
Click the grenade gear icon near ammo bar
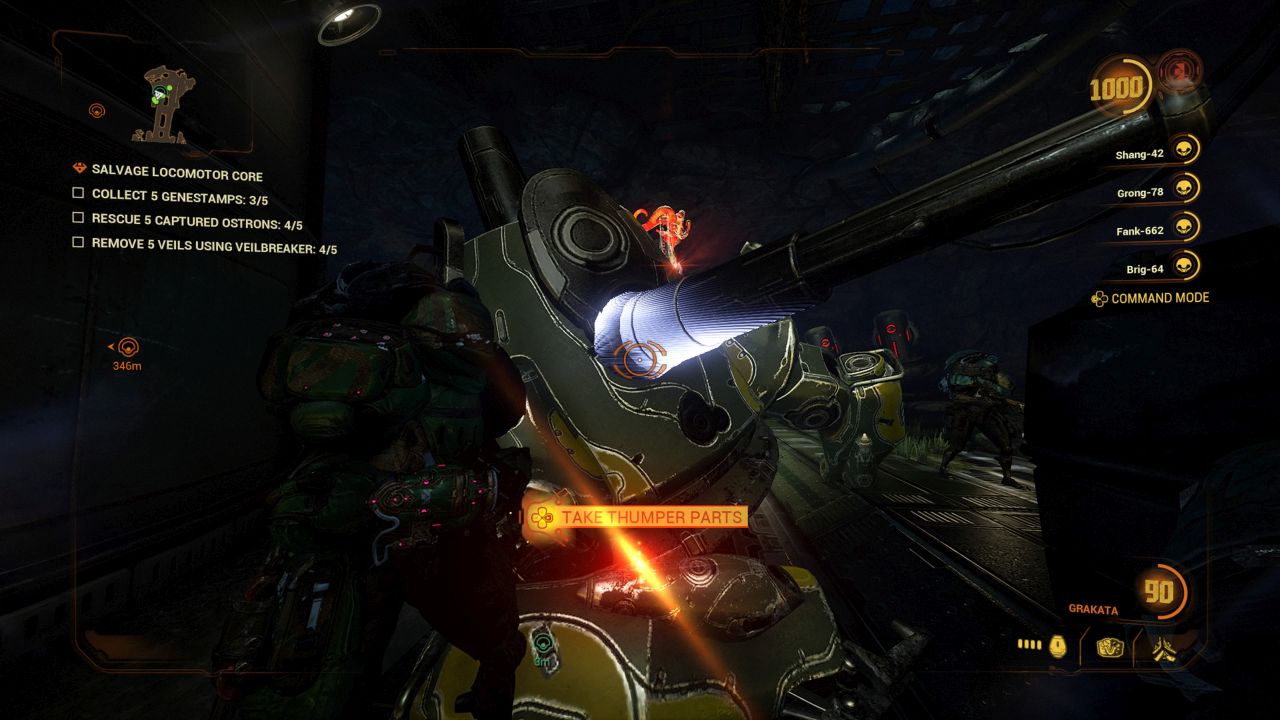pos(1057,647)
